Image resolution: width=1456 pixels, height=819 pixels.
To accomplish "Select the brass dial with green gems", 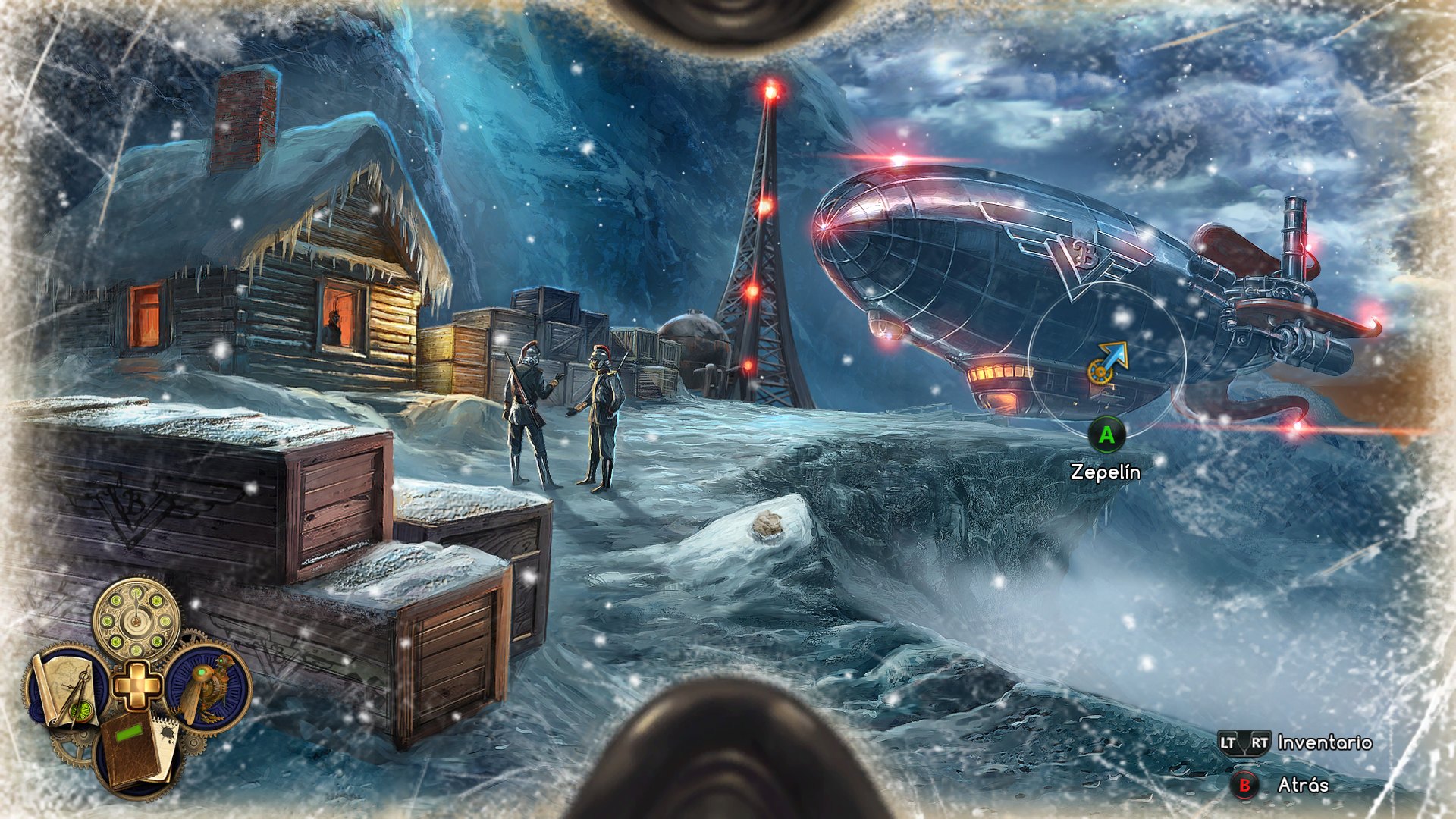I will (136, 620).
